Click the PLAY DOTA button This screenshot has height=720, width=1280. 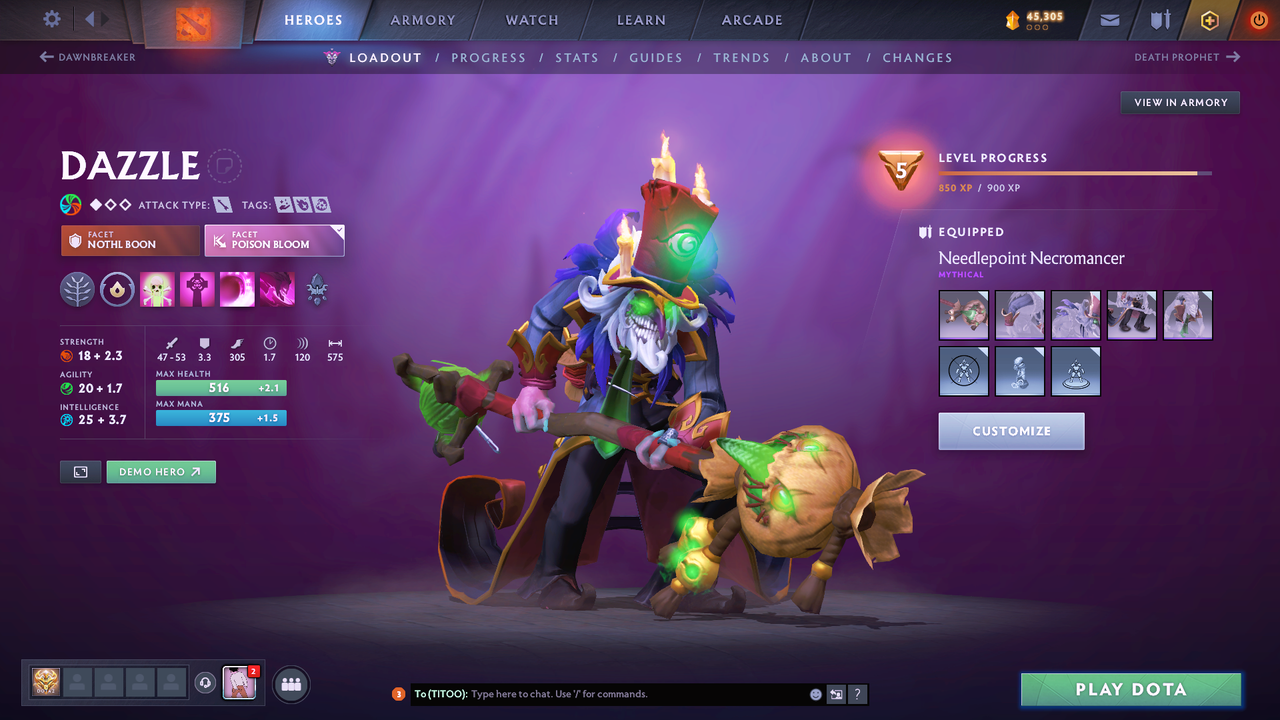pyautogui.click(x=1131, y=689)
